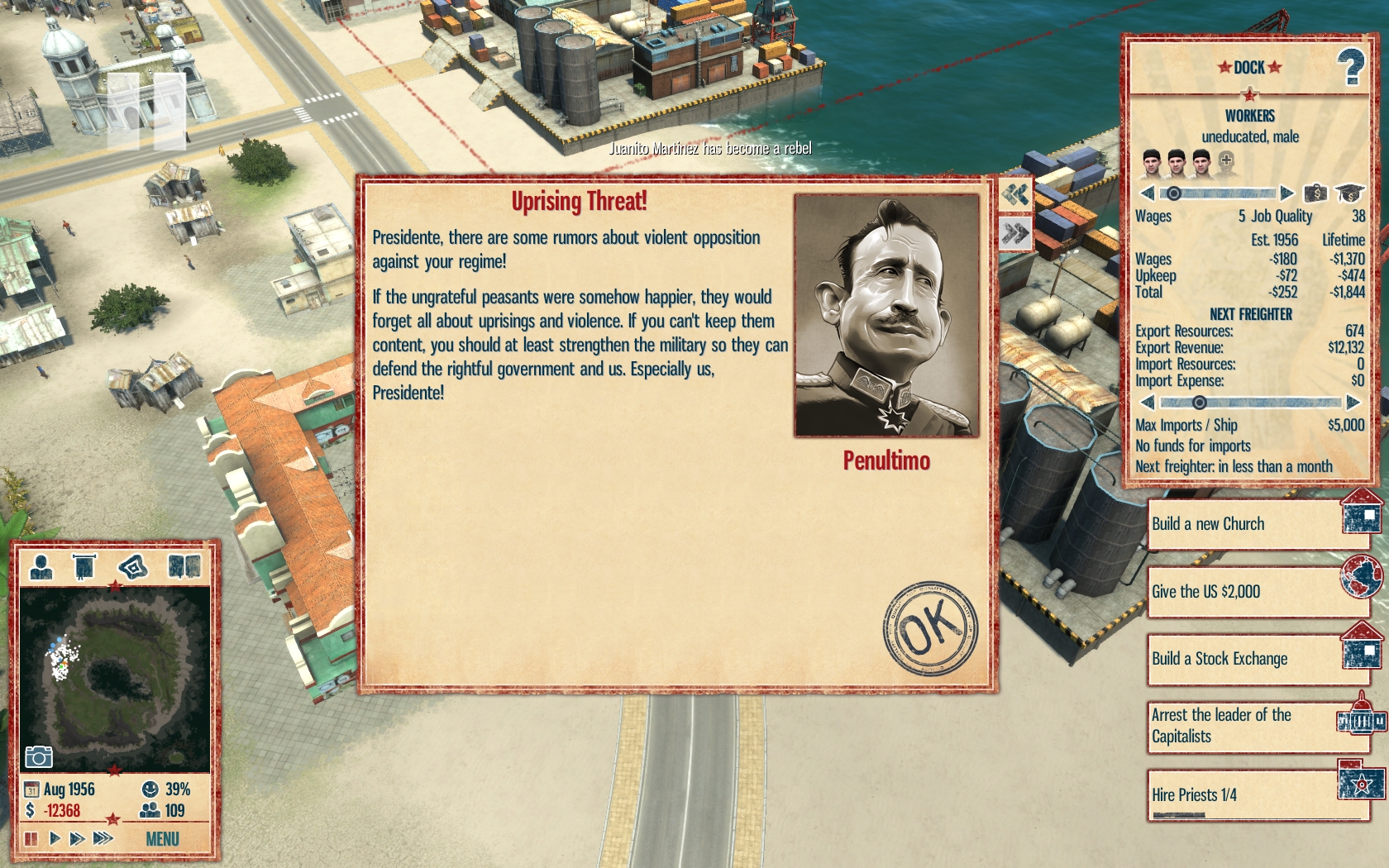Open the island overlay icon above minimap
Screen dimensions: 1389x868
pos(132,567)
